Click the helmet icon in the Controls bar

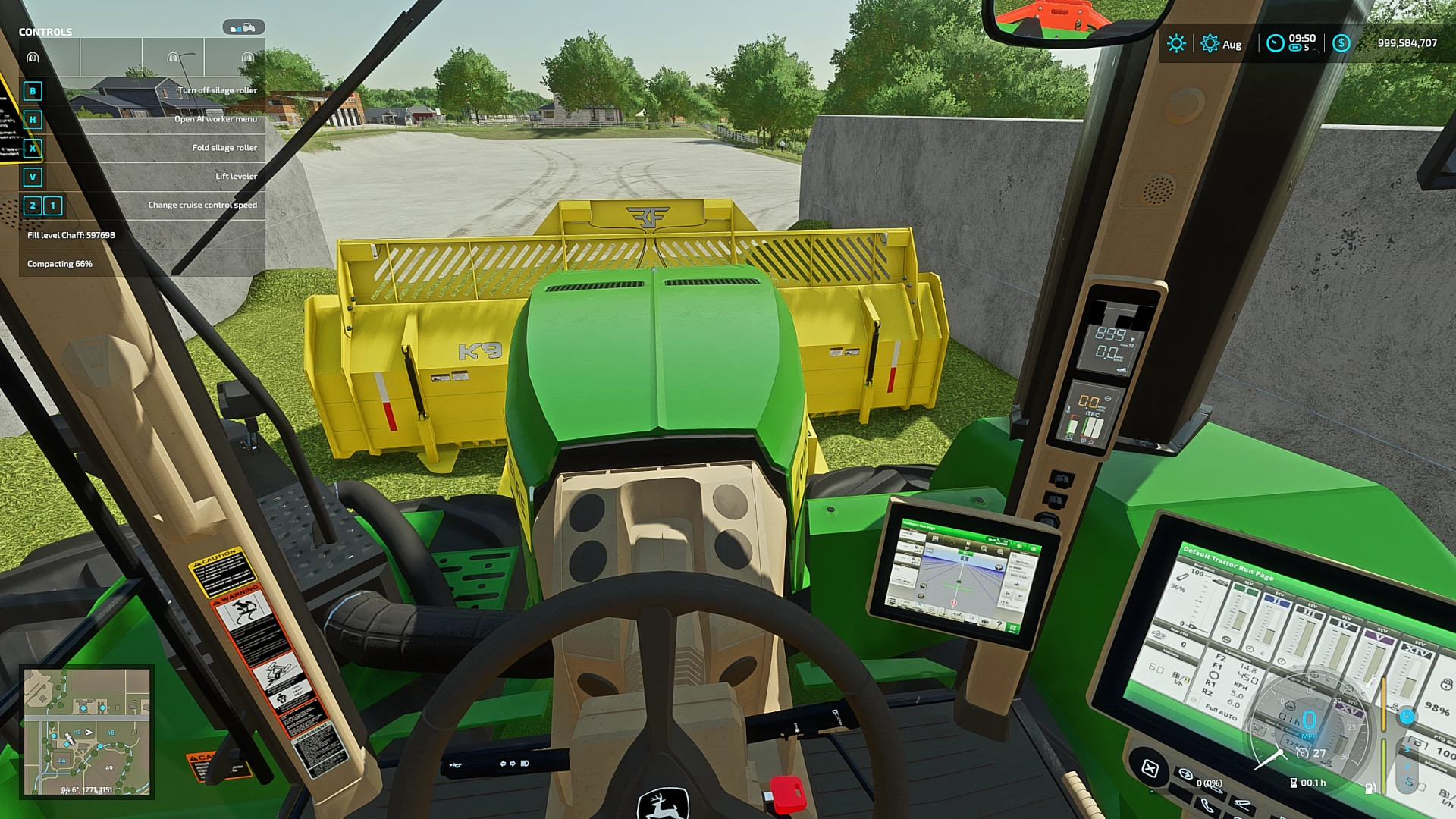tap(32, 58)
